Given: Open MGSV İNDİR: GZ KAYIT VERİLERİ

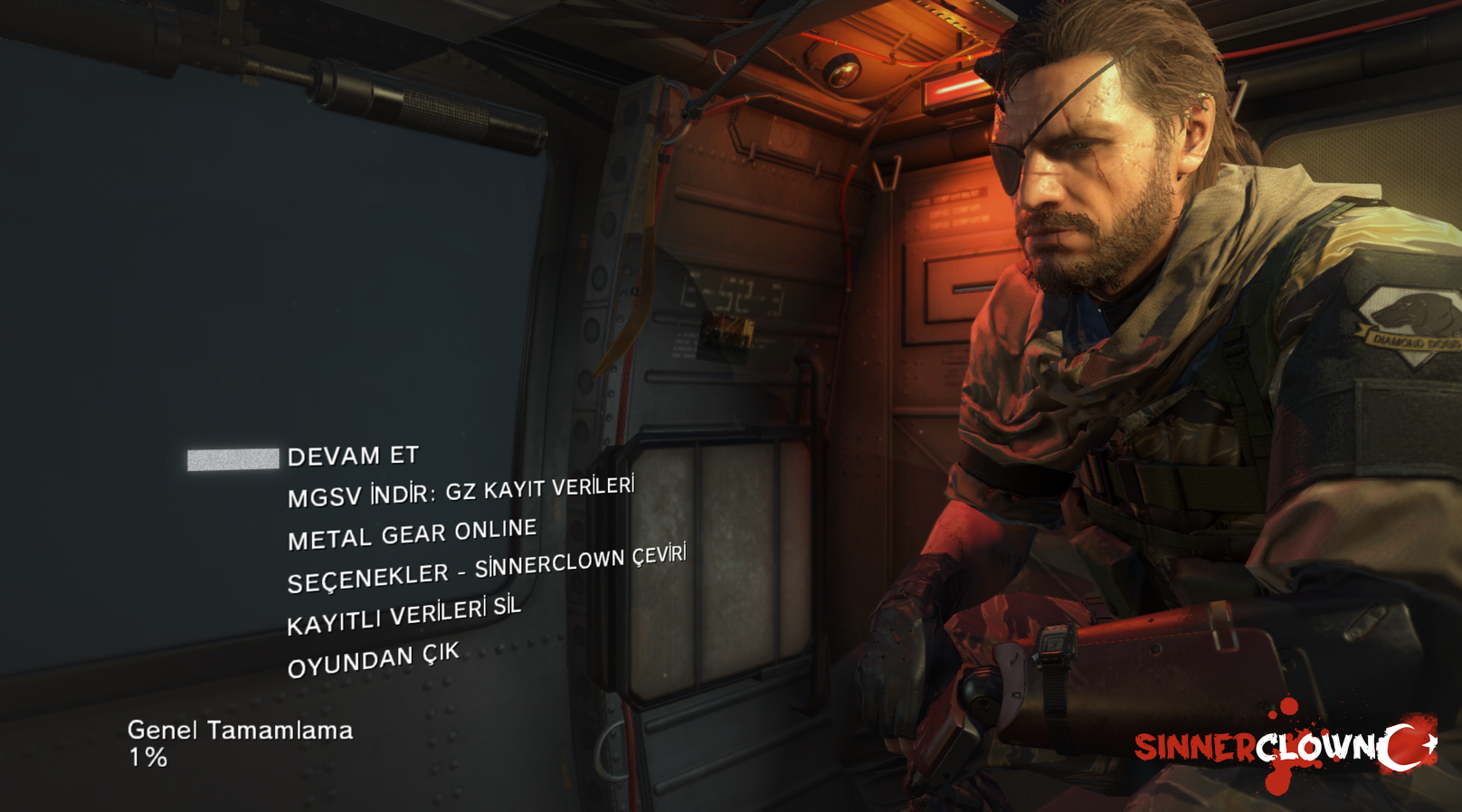Looking at the screenshot, I should 460,493.
